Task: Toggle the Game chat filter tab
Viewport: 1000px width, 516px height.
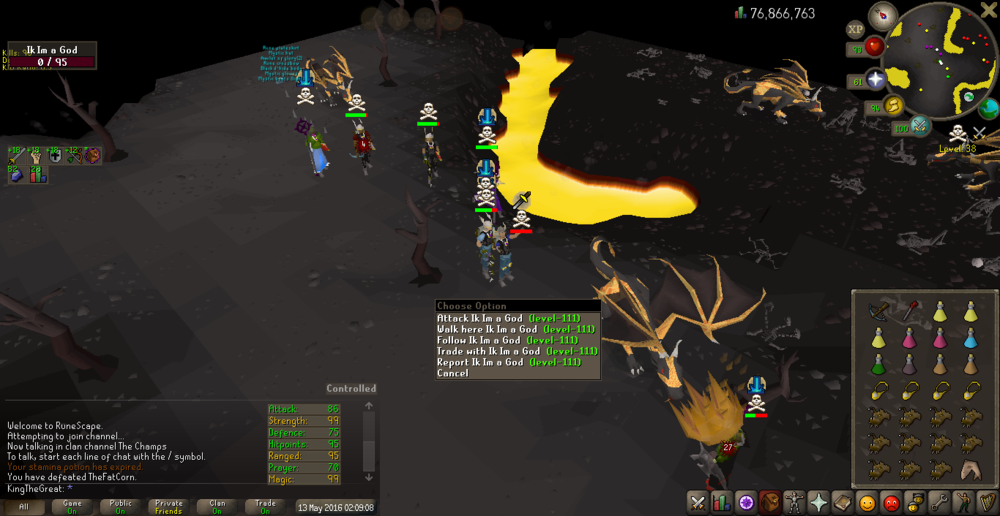Action: click(72, 506)
